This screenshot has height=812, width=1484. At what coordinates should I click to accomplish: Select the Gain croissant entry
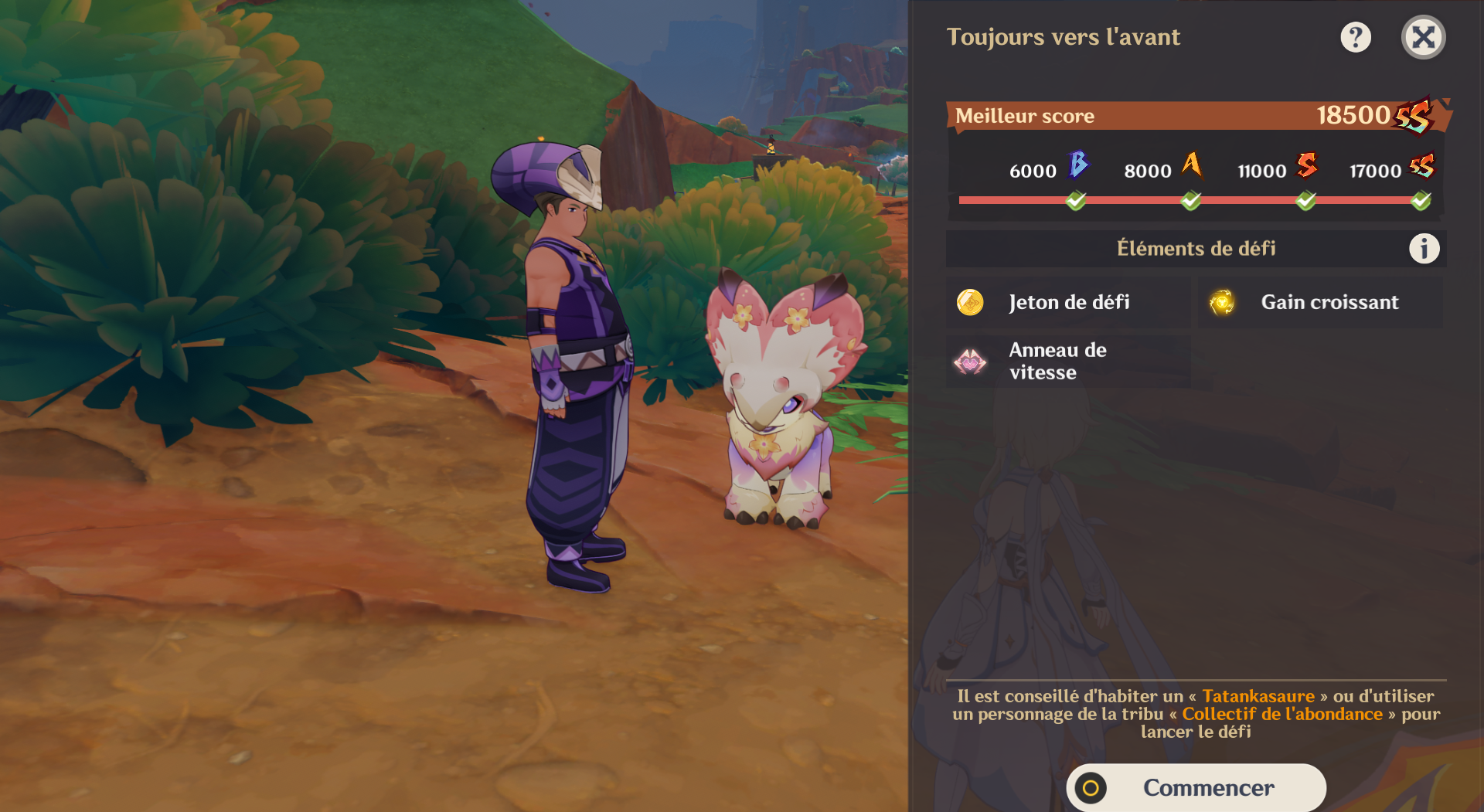(1320, 302)
